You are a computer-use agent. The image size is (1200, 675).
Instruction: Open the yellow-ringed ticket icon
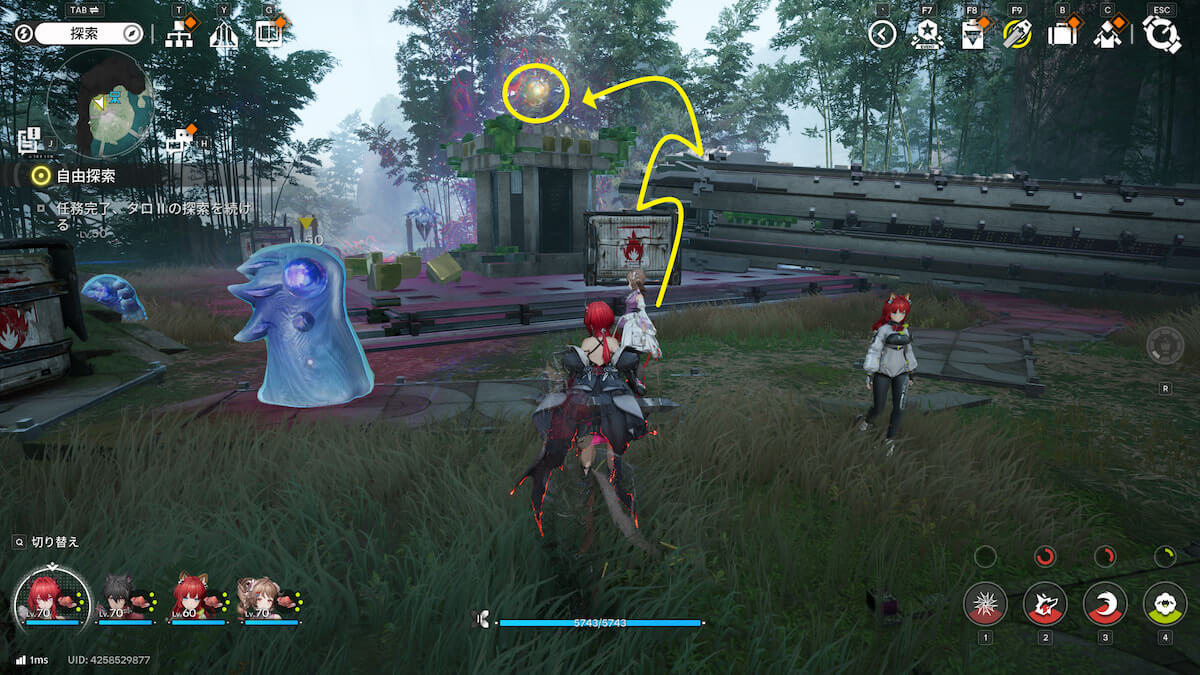[1017, 35]
